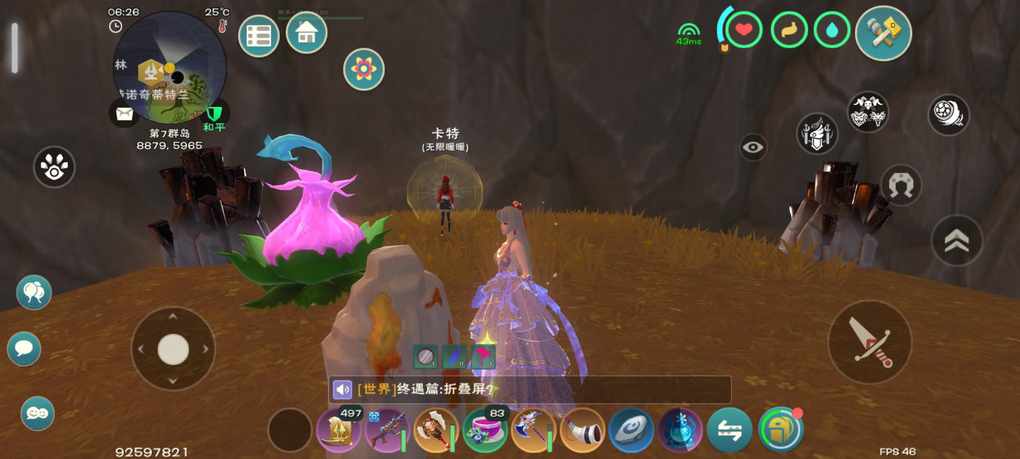Tap the house home button

(x=307, y=33)
